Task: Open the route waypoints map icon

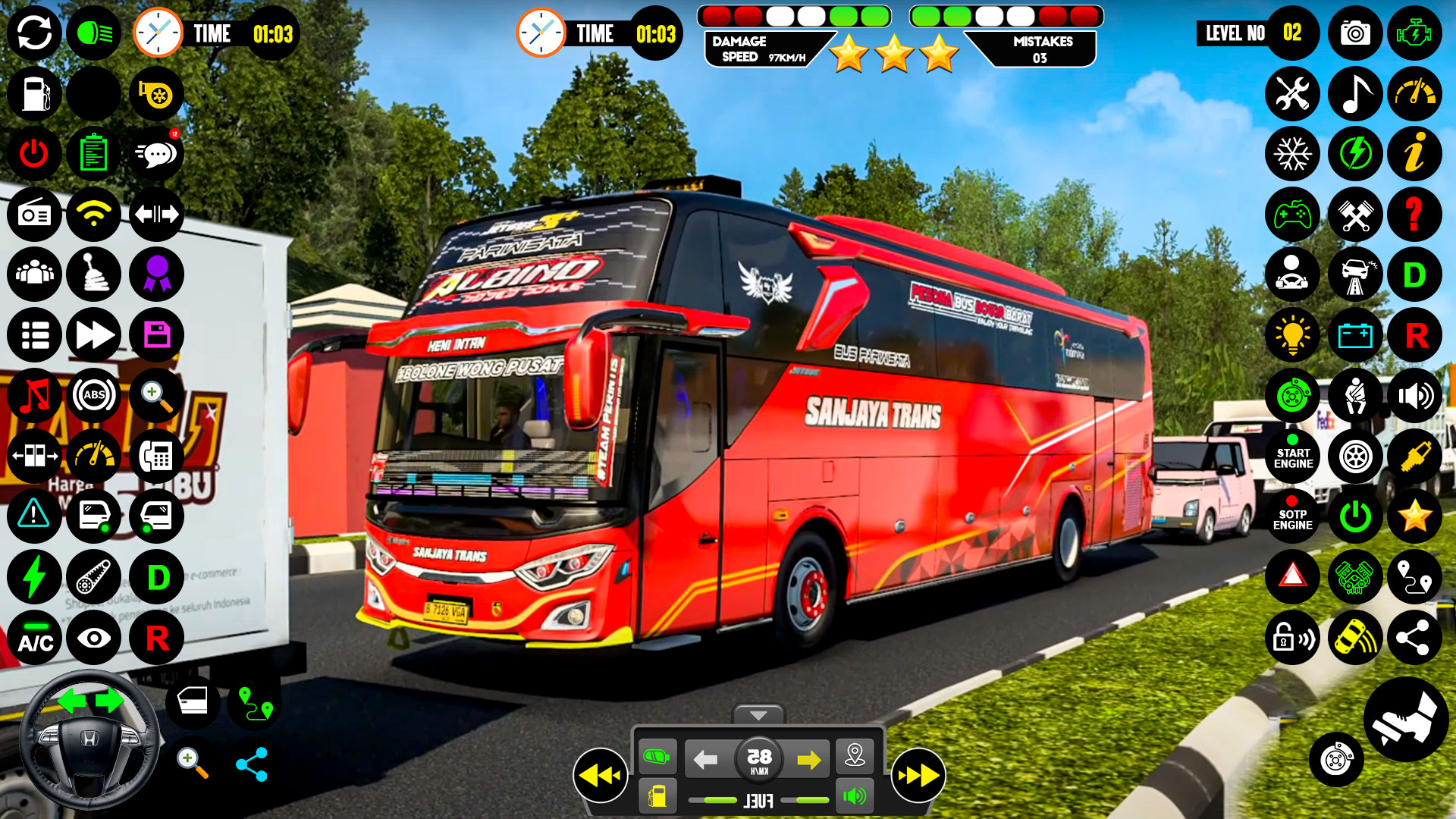Action: (x=1414, y=577)
